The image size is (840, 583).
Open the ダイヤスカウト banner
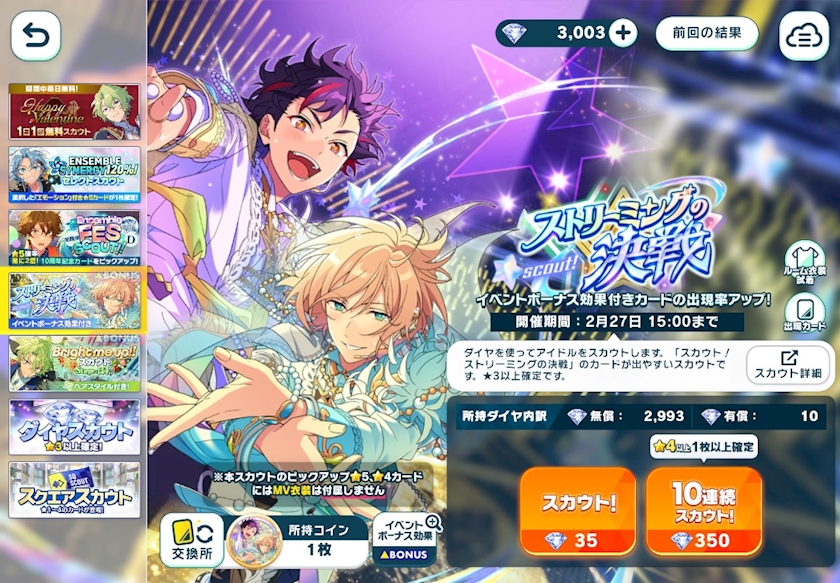[74, 427]
